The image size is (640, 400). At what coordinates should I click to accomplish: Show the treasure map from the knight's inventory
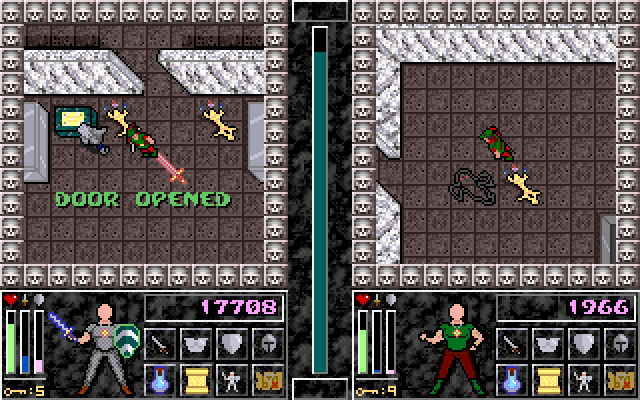tap(267, 379)
